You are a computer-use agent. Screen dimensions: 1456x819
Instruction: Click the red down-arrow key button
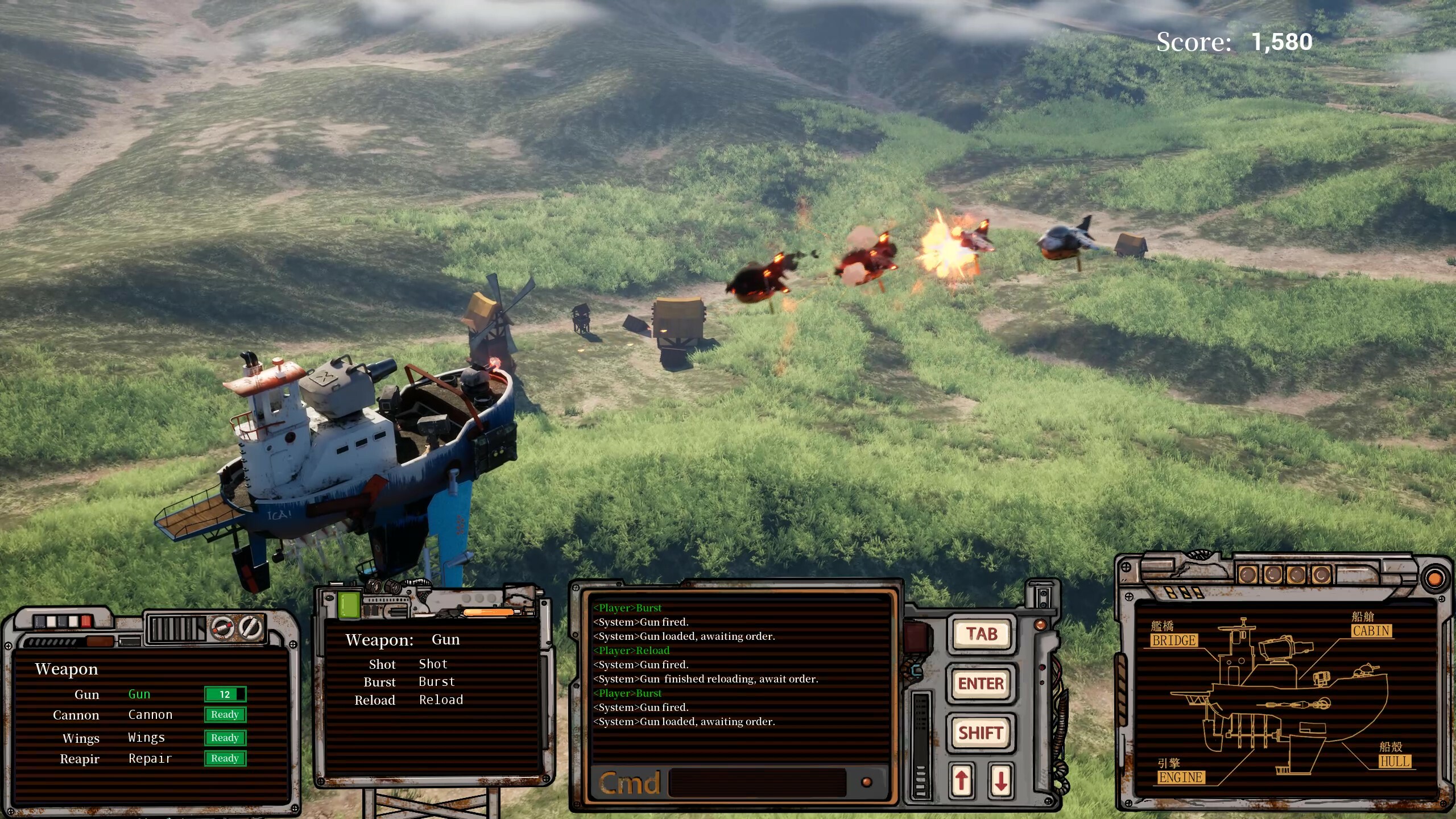click(1000, 780)
